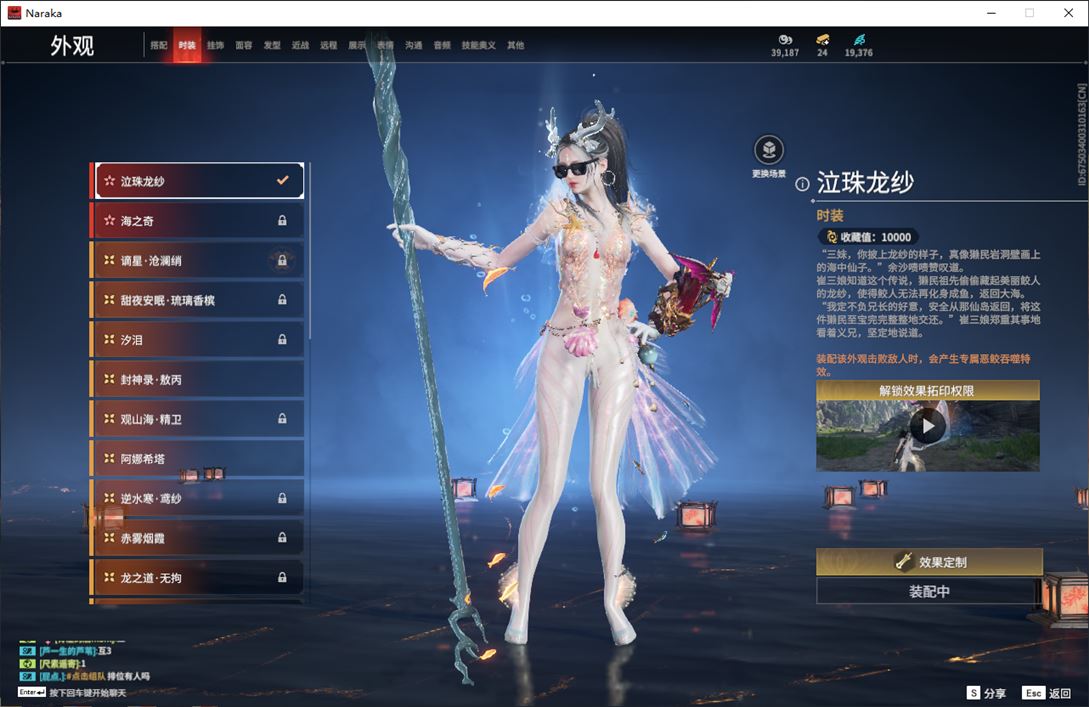
Task: Select the 甜夜安眠·琉璃香槟 outfit
Action: click(198, 300)
